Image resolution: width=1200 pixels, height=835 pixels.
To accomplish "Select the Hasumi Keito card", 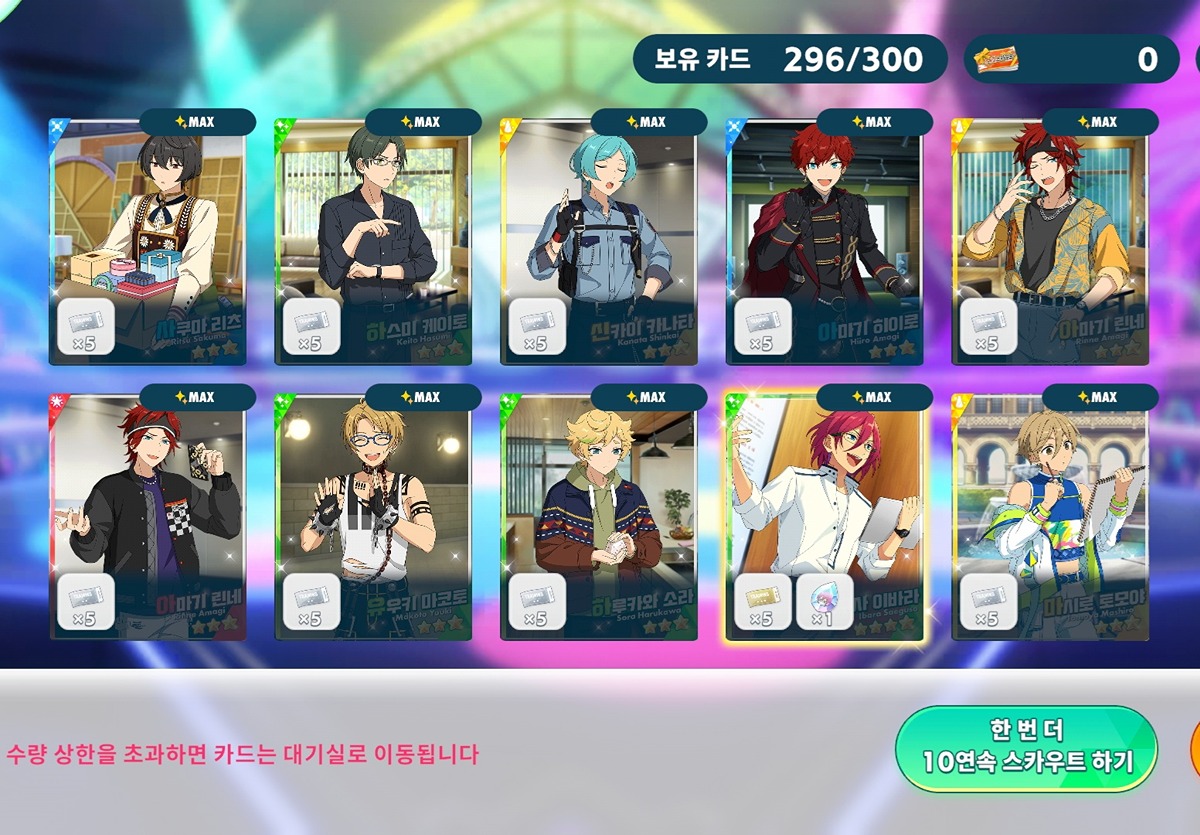I will [x=373, y=240].
